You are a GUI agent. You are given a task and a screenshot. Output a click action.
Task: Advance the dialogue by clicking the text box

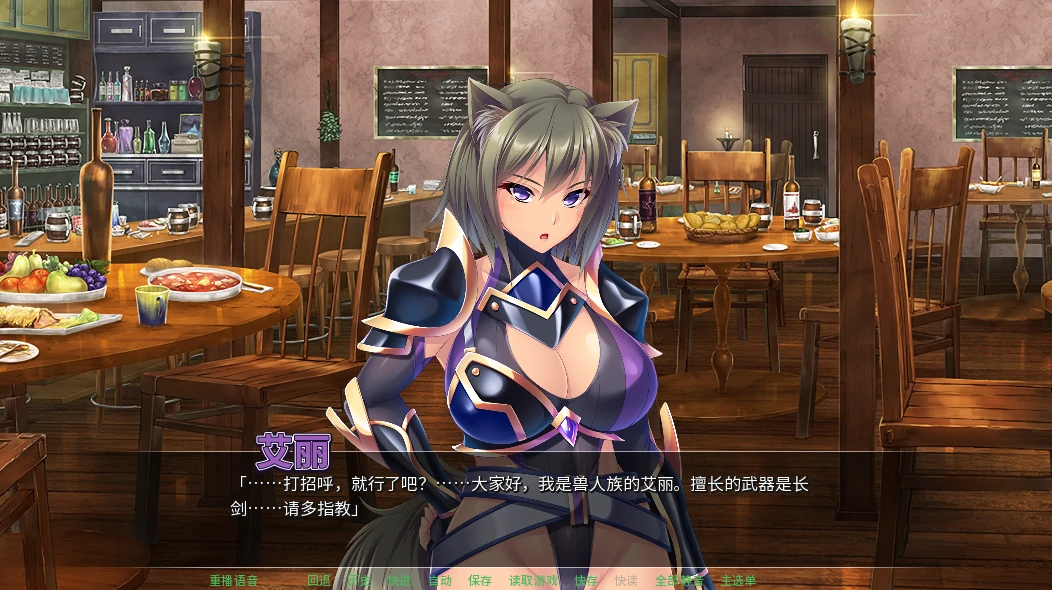pyautogui.click(x=520, y=496)
